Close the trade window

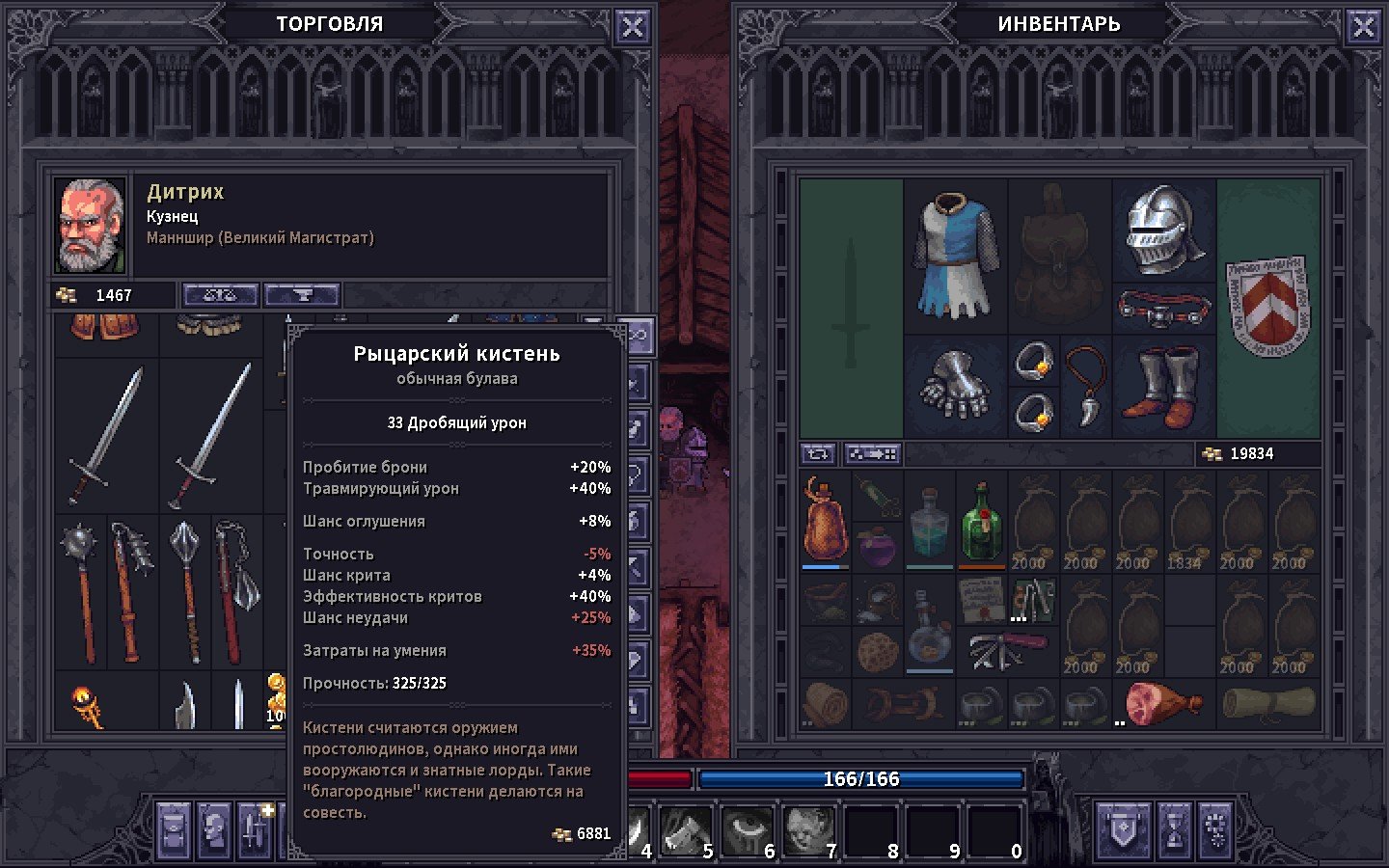tap(632, 27)
